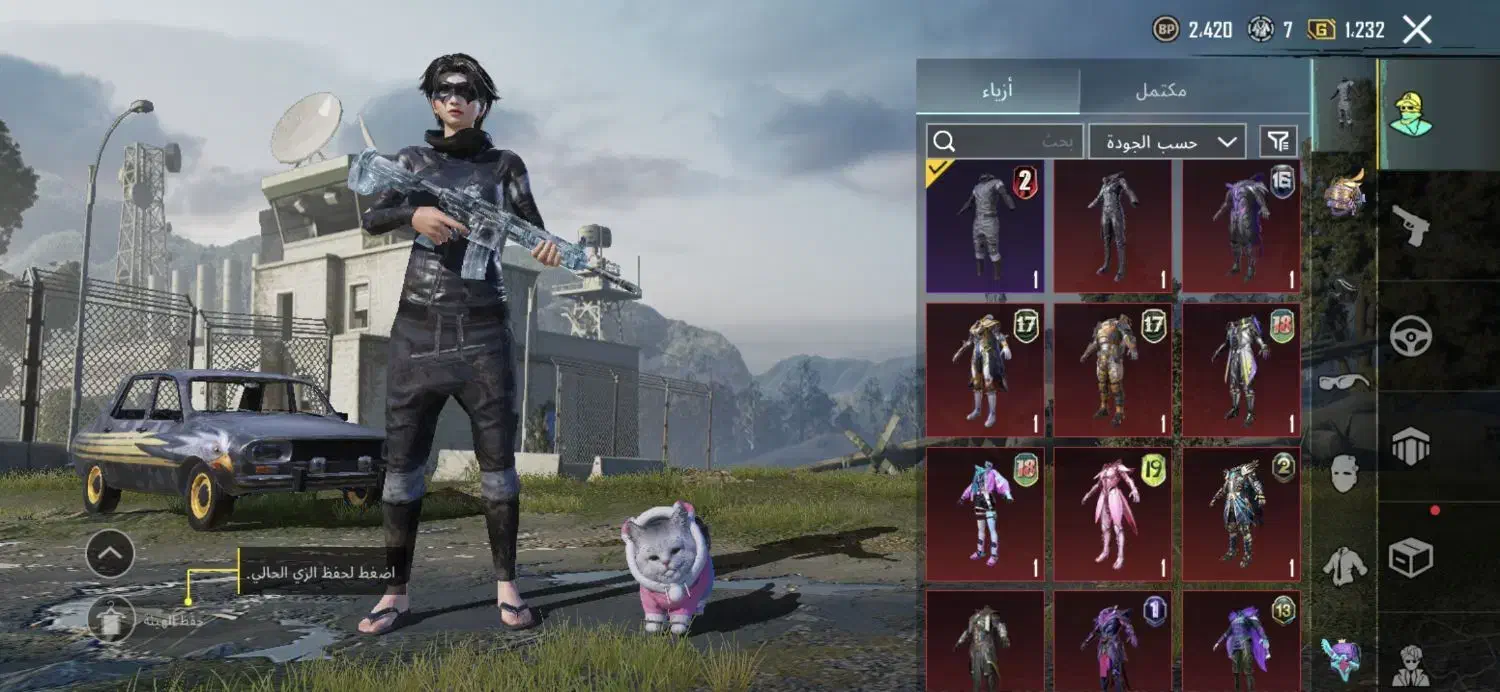Open the steering wheel vehicles category

tap(1410, 337)
